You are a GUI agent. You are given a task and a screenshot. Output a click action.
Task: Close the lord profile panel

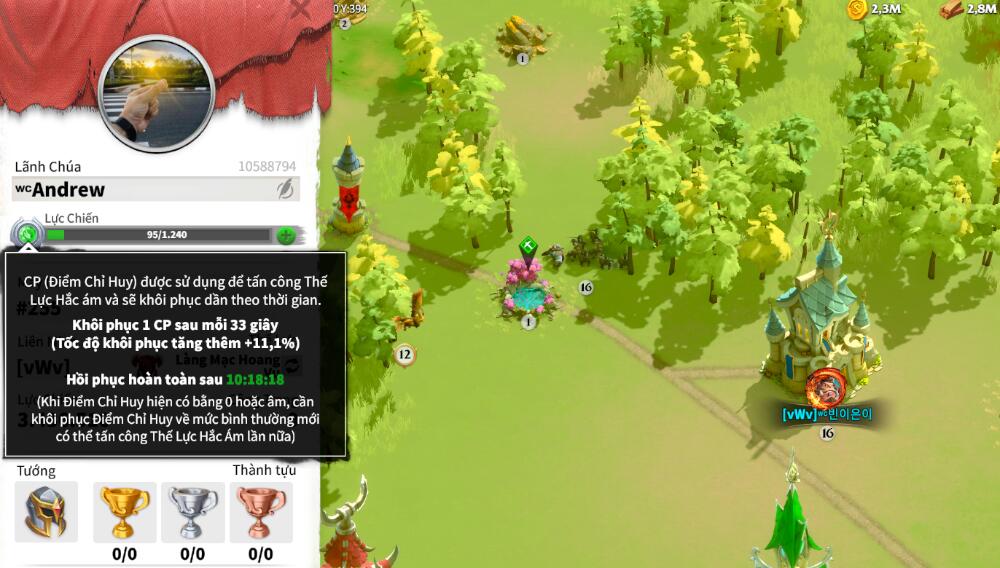coord(300,9)
